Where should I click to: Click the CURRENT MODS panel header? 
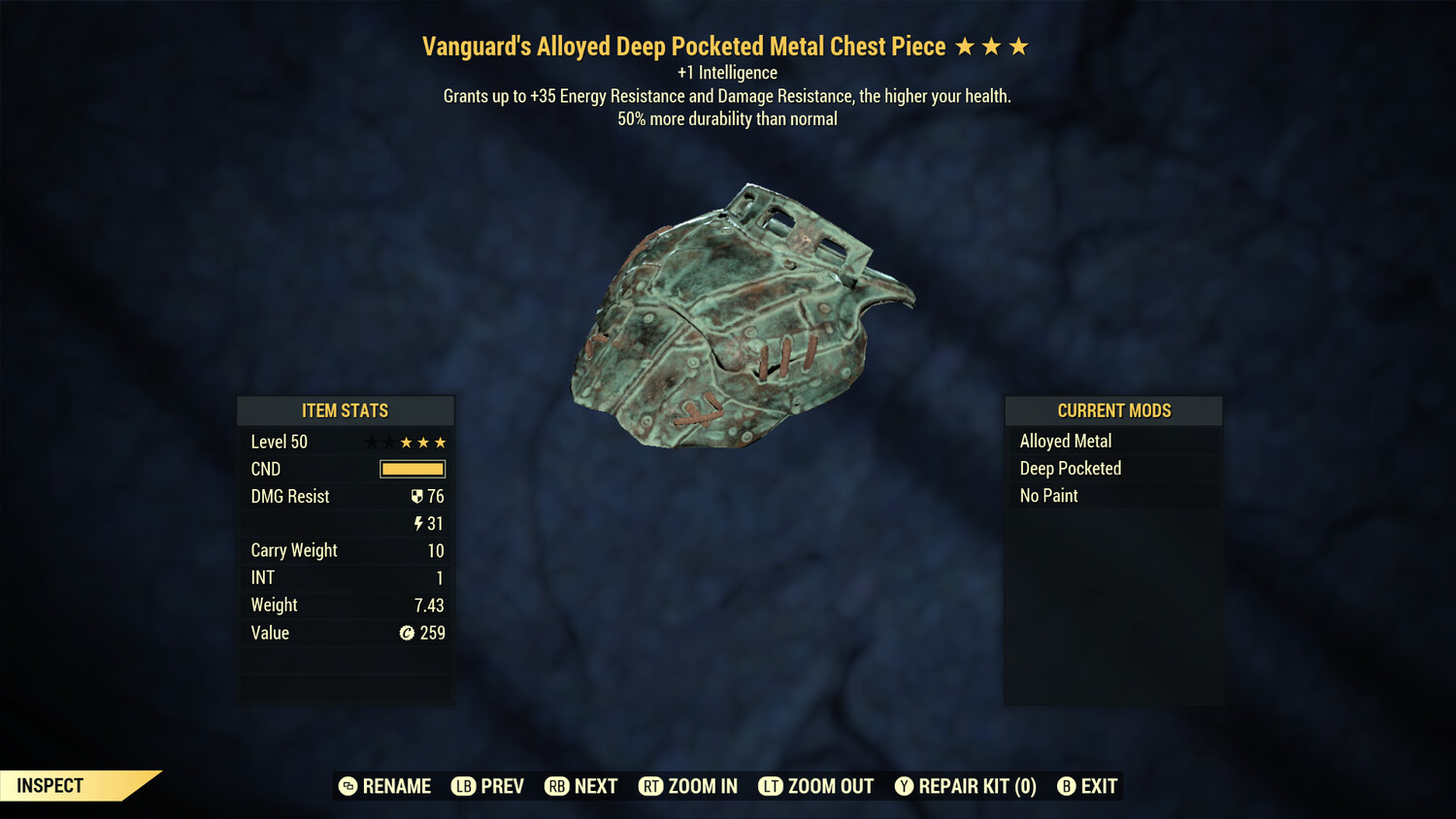click(x=1112, y=410)
